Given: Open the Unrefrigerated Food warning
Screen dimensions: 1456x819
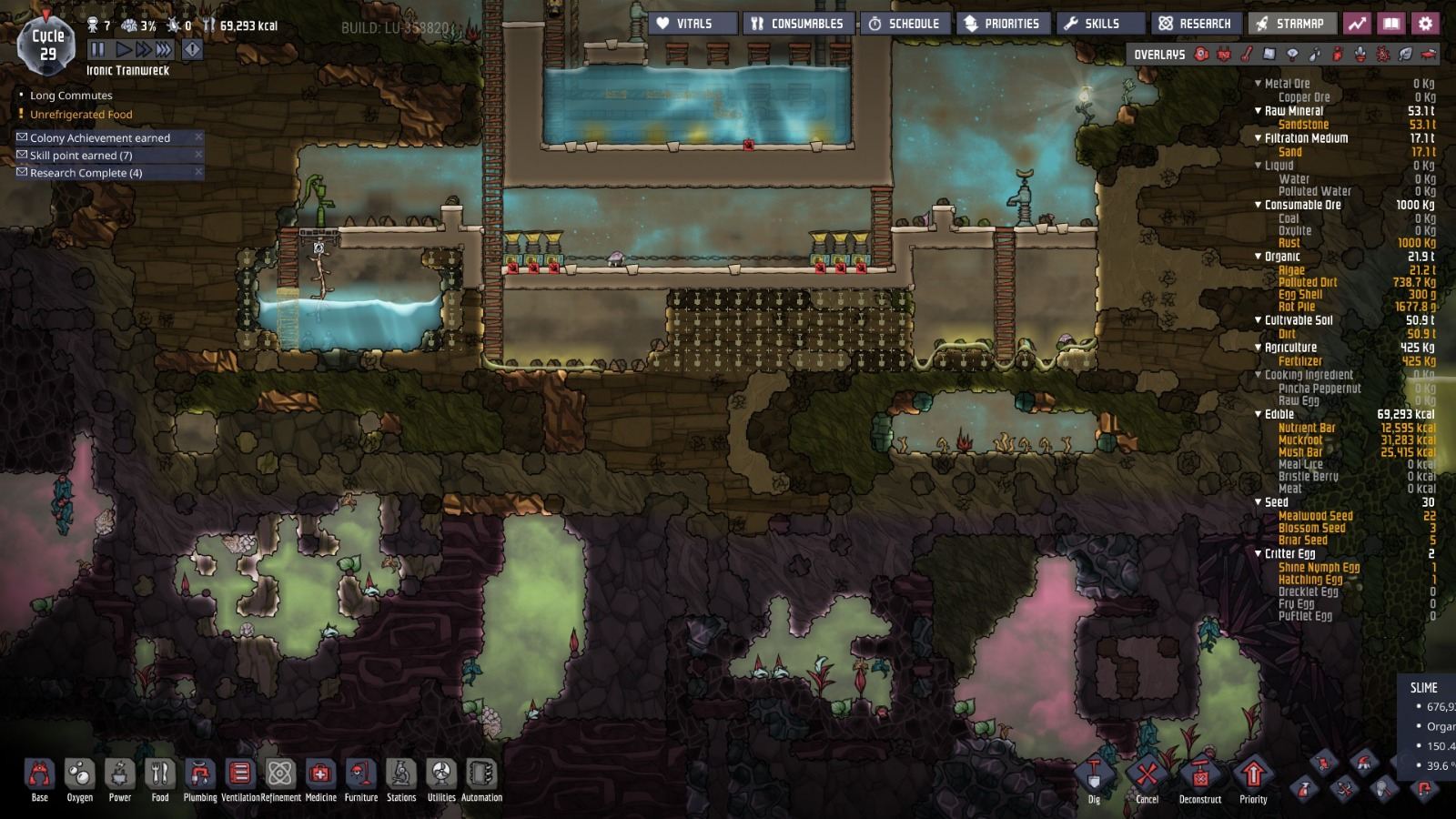Looking at the screenshot, I should pyautogui.click(x=81, y=114).
